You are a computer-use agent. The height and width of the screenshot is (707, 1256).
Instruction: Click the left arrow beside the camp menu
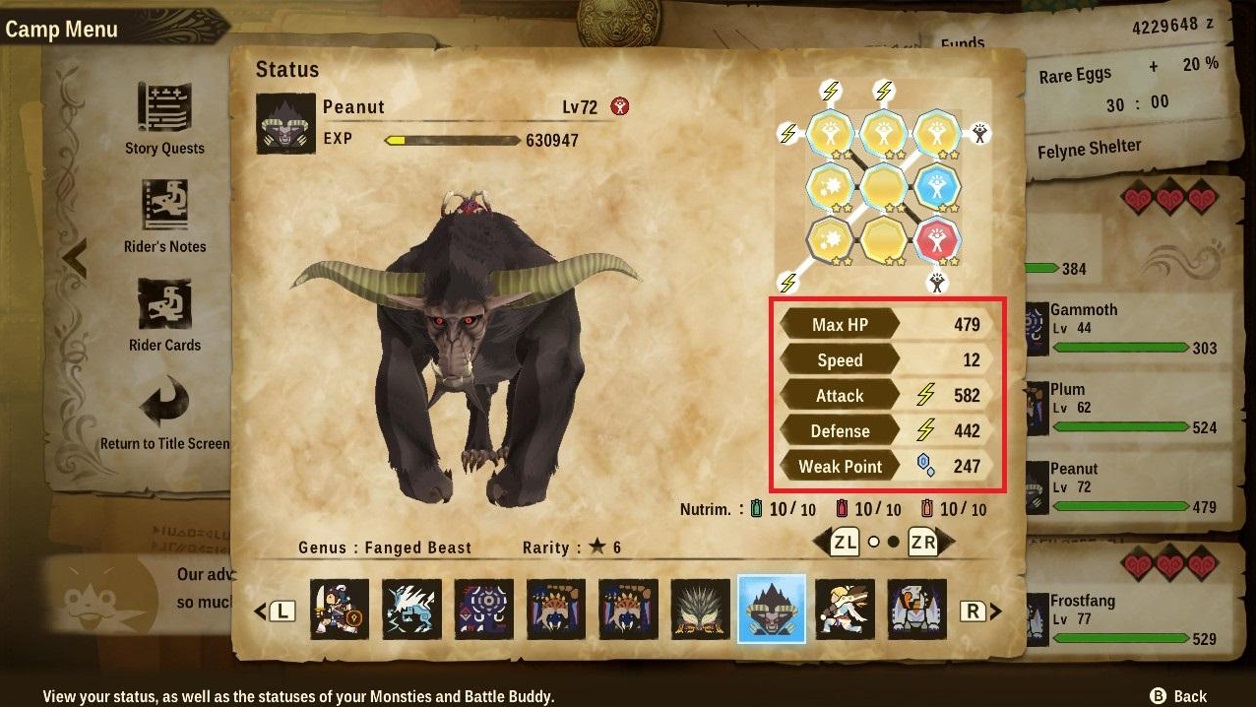[x=73, y=258]
